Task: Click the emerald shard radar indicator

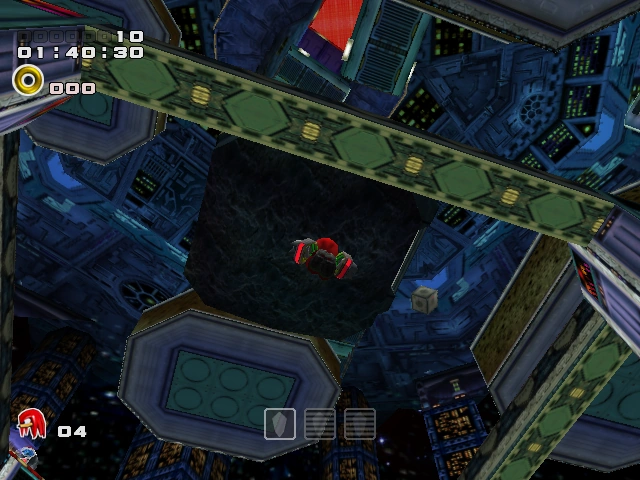Action: coord(279,424)
